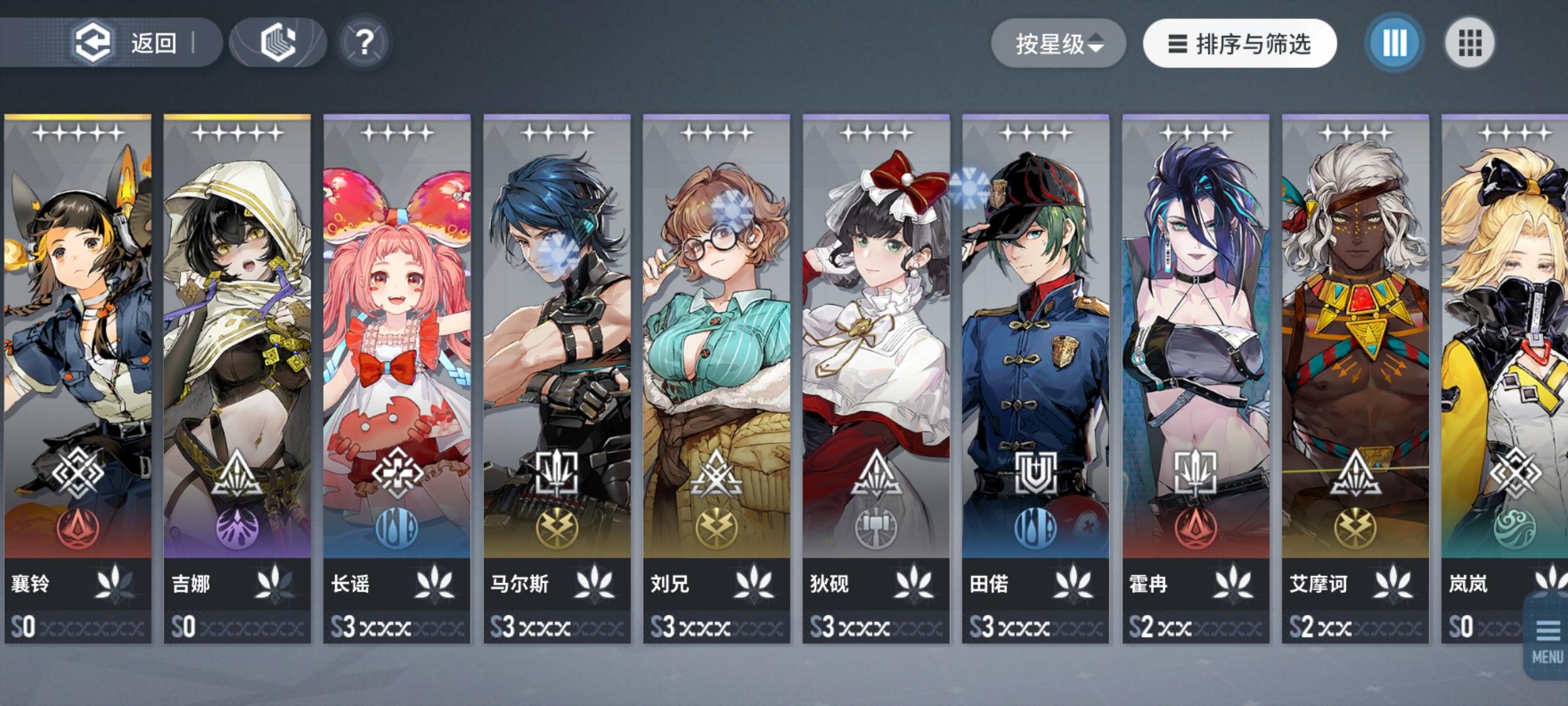Collapse the star-rank sorting selector
Image resolution: width=1568 pixels, height=706 pixels.
coord(1100,42)
